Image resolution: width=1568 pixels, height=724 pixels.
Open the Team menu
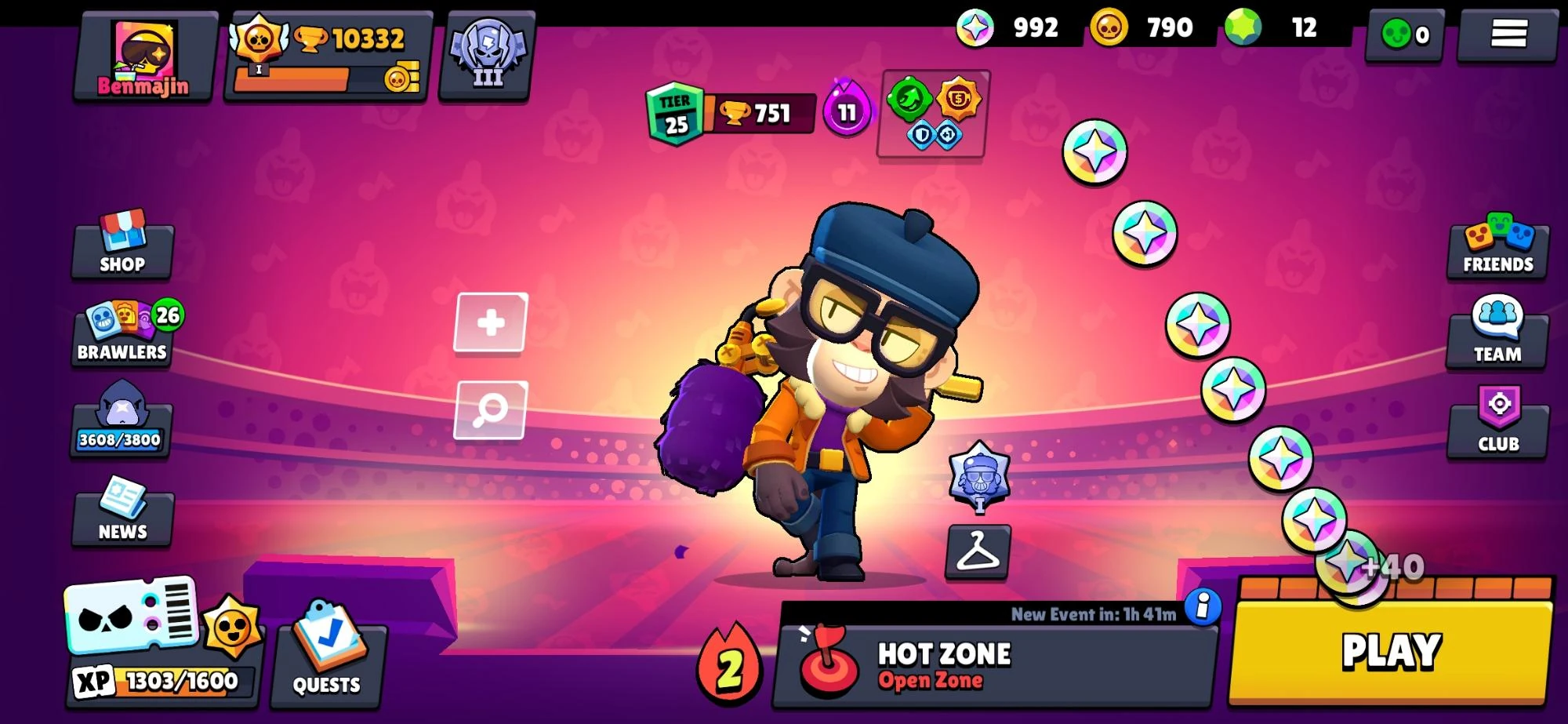tap(1495, 337)
